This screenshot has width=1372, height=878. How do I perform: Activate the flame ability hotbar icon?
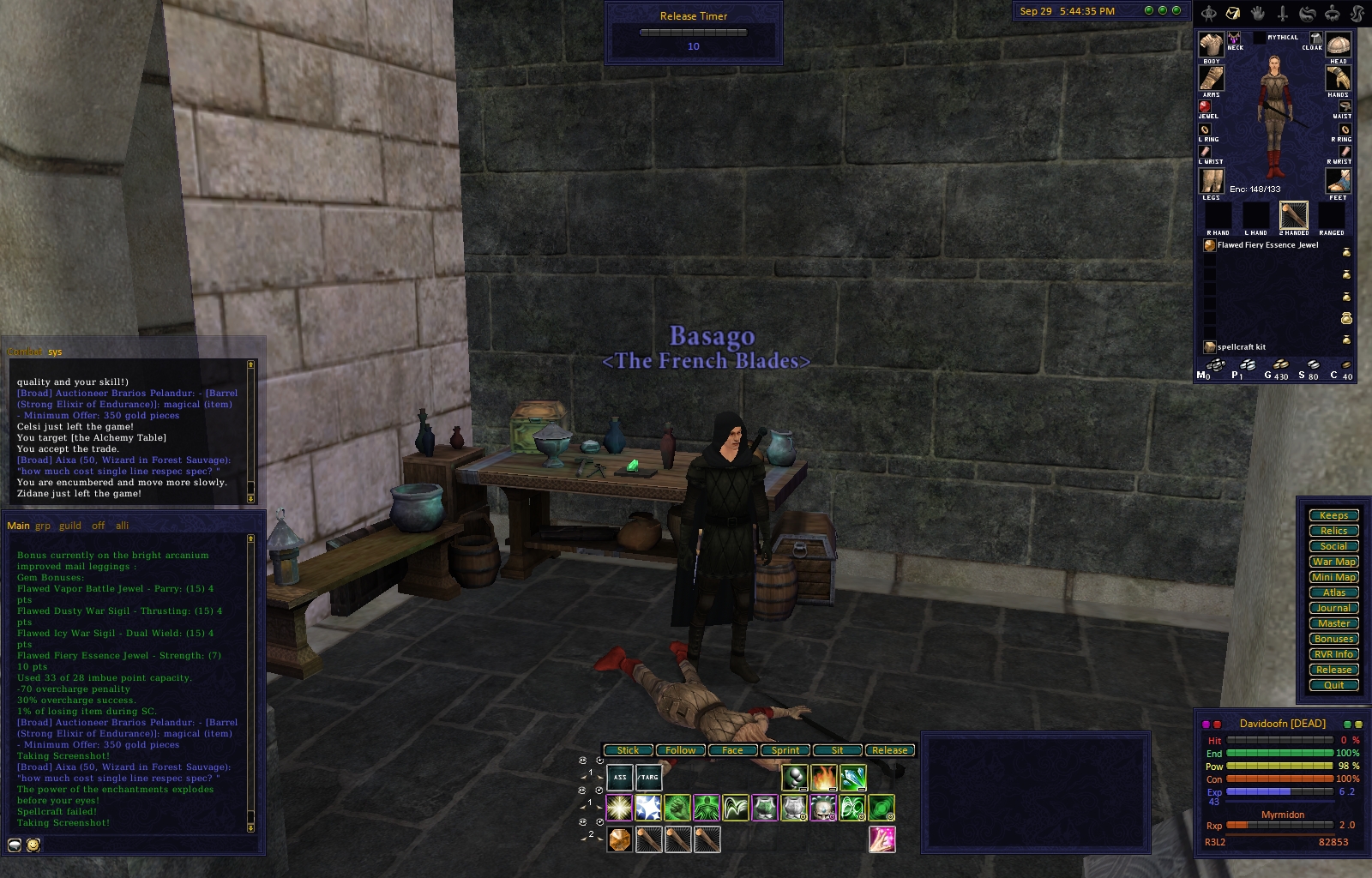click(x=823, y=778)
